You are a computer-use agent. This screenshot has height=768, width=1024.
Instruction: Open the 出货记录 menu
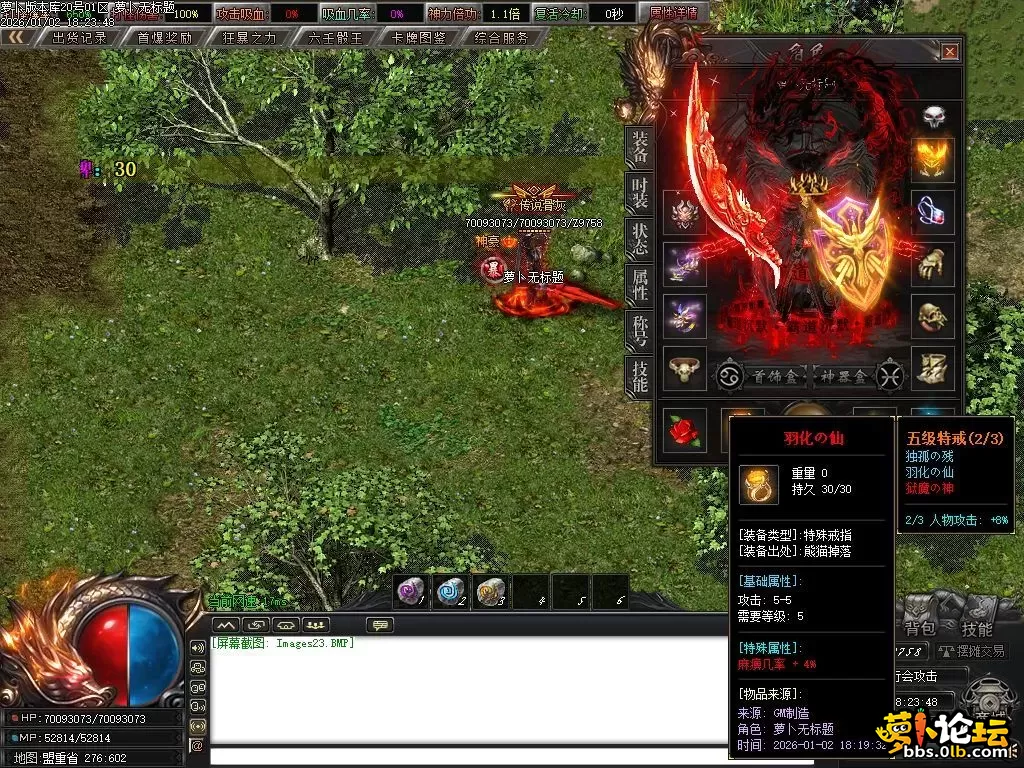[x=79, y=38]
